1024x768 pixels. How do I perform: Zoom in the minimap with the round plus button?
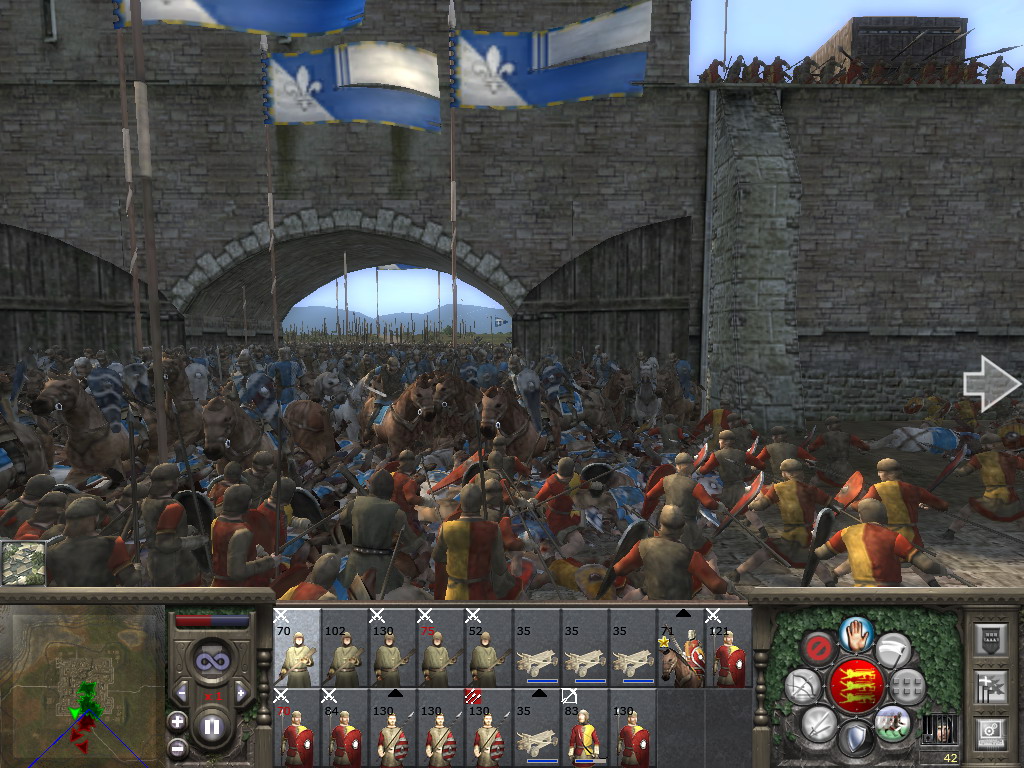click(x=178, y=722)
